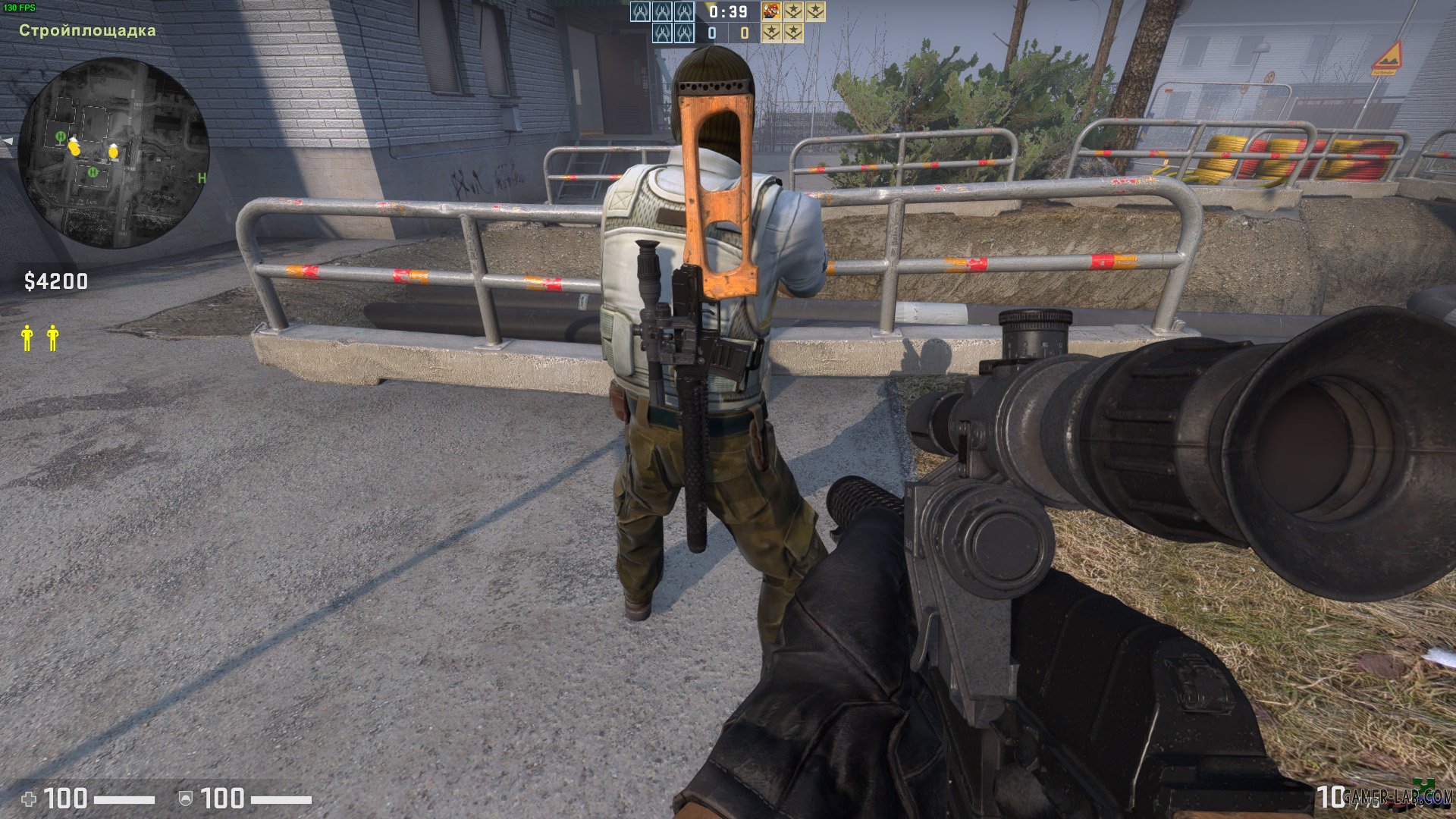This screenshot has width=1456, height=819.
Task: Click the first CT player avatar in scoreboard
Action: [639, 12]
